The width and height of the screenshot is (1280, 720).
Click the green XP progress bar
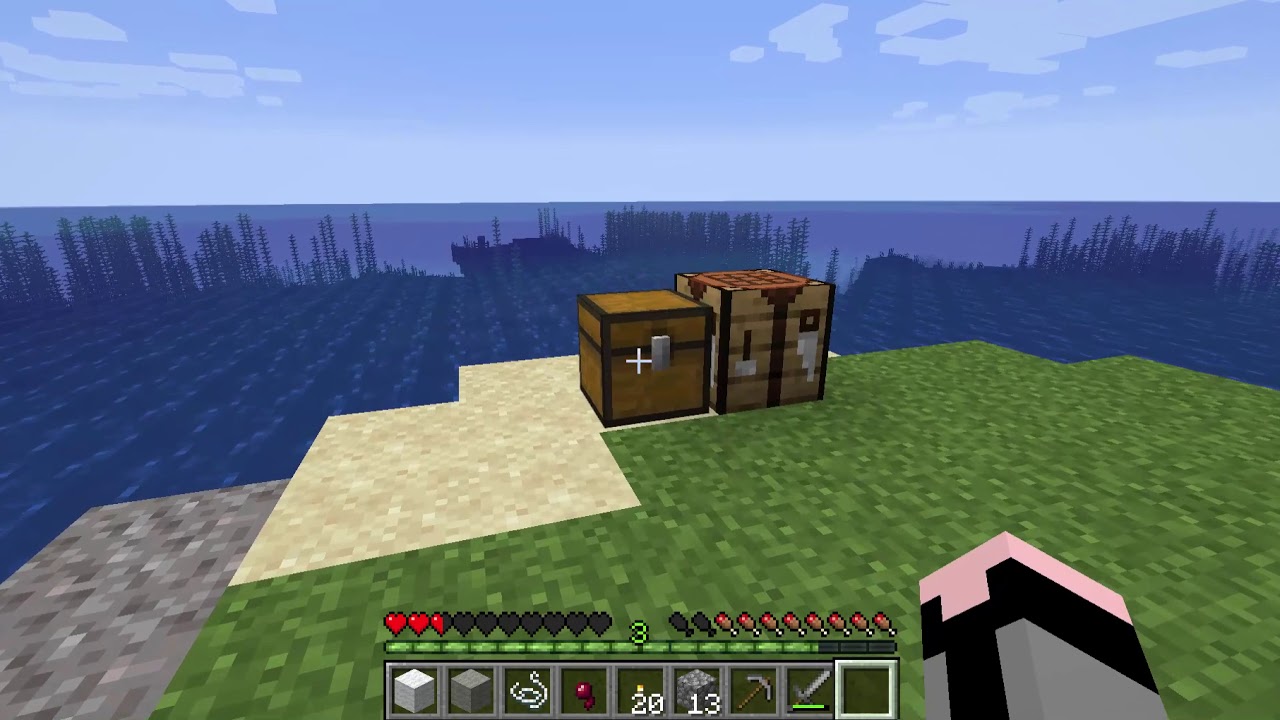pyautogui.click(x=550, y=647)
